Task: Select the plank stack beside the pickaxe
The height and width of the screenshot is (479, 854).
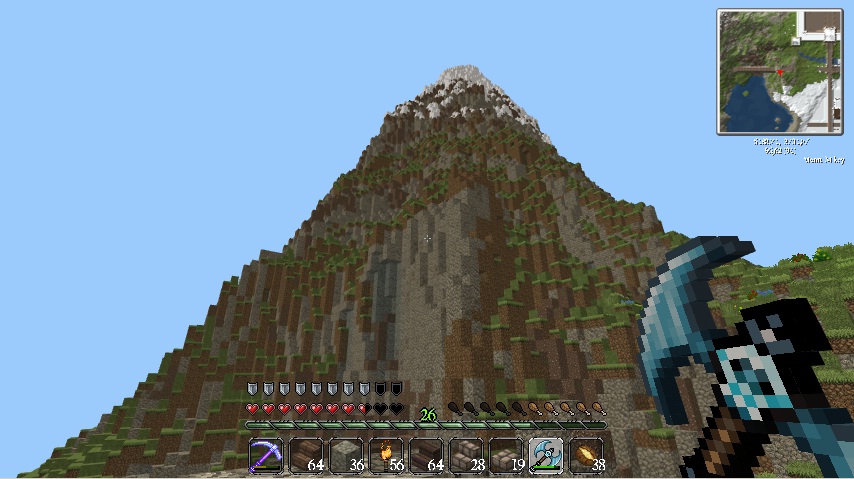Action: point(306,455)
